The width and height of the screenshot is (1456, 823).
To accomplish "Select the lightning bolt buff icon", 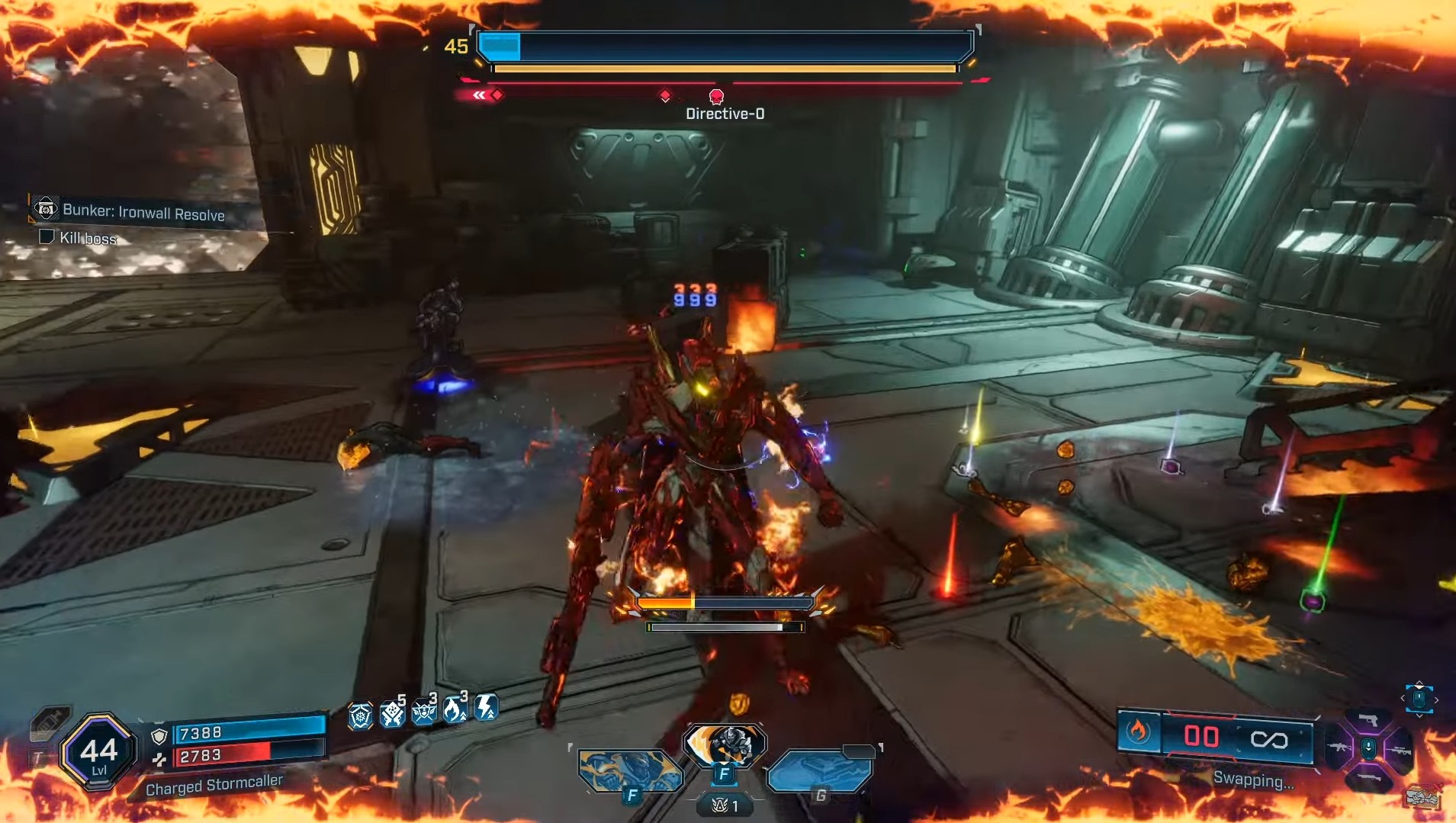I will (x=485, y=709).
